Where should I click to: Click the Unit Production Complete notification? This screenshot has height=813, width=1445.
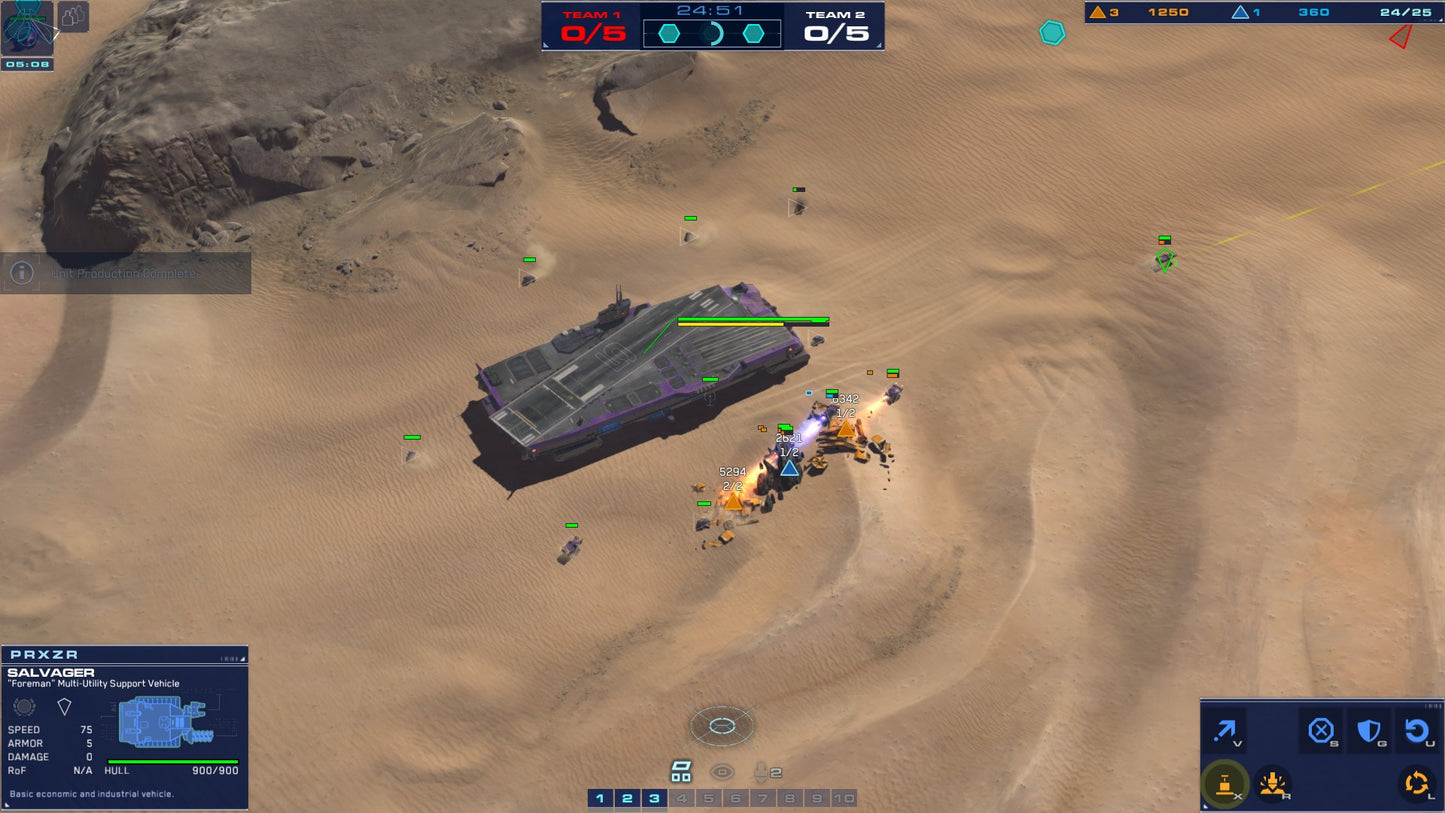click(x=125, y=273)
